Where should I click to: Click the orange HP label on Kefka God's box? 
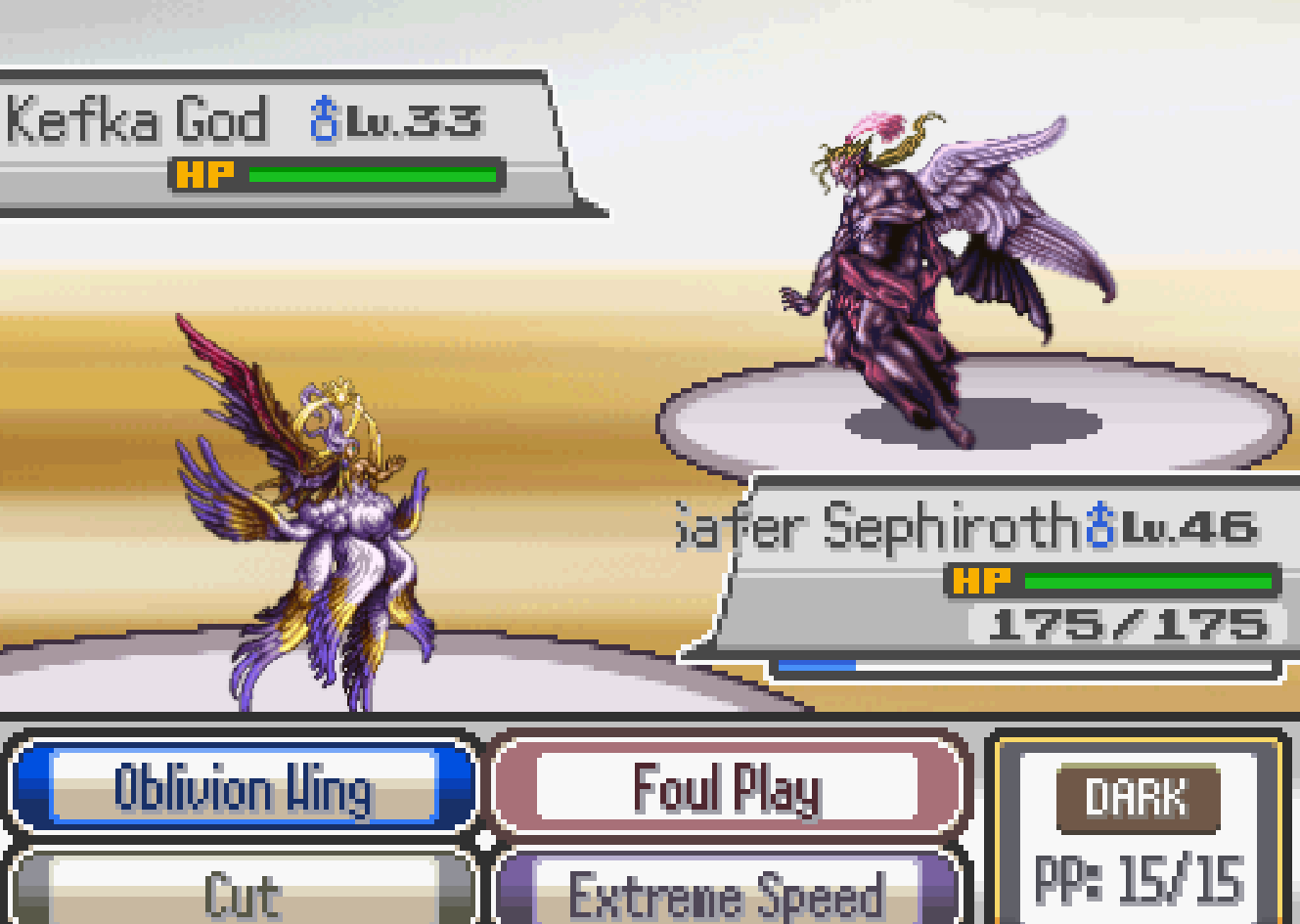(x=202, y=174)
